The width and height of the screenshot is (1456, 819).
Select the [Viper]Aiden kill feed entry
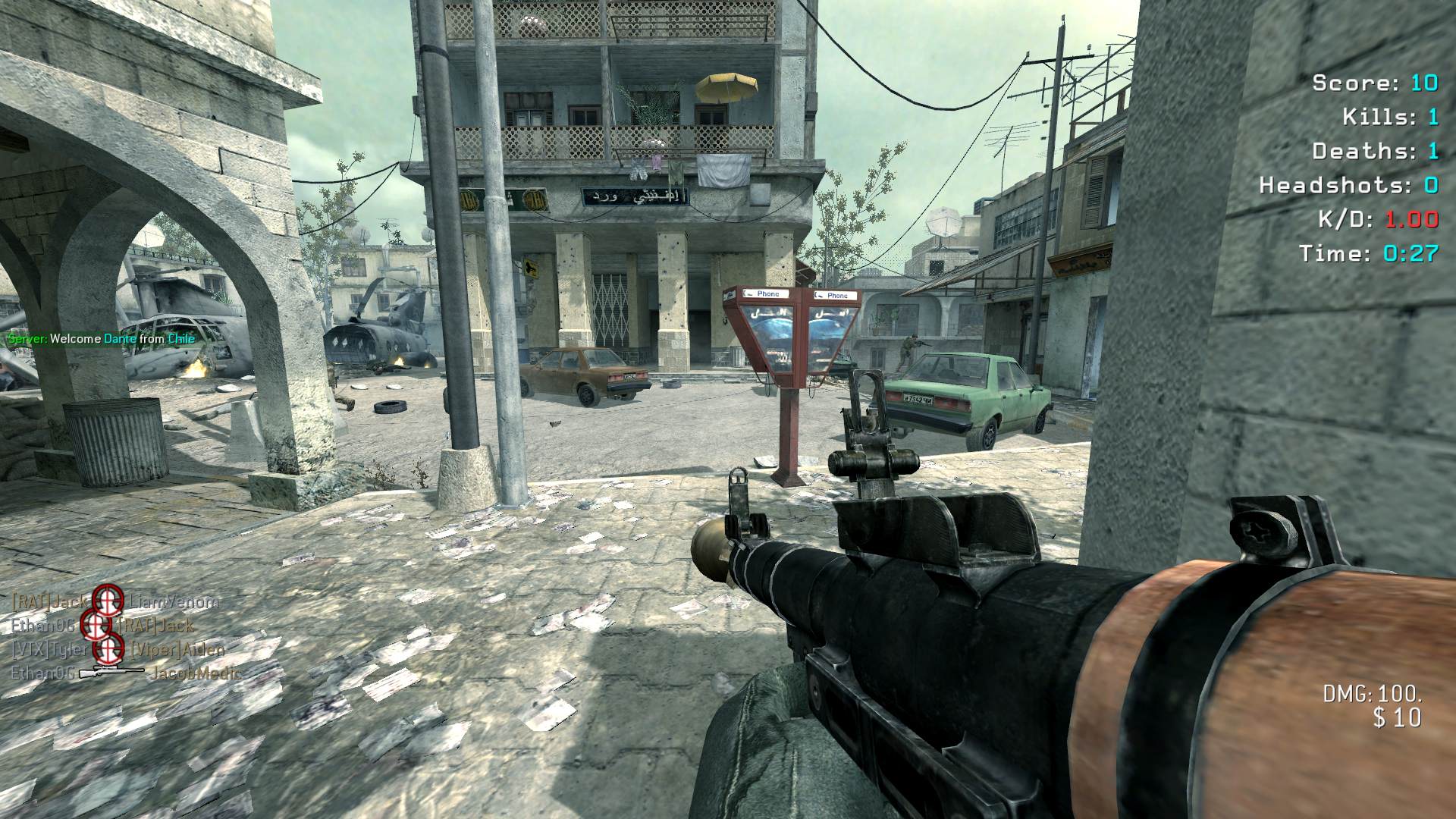(x=178, y=650)
